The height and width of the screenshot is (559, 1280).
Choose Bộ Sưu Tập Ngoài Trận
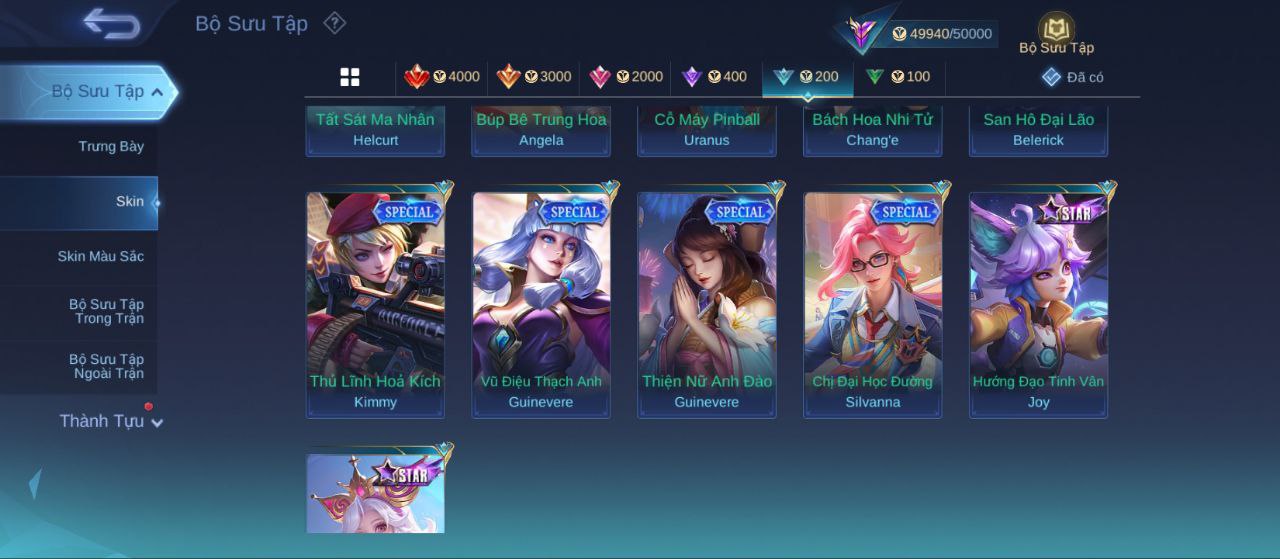[x=106, y=366]
